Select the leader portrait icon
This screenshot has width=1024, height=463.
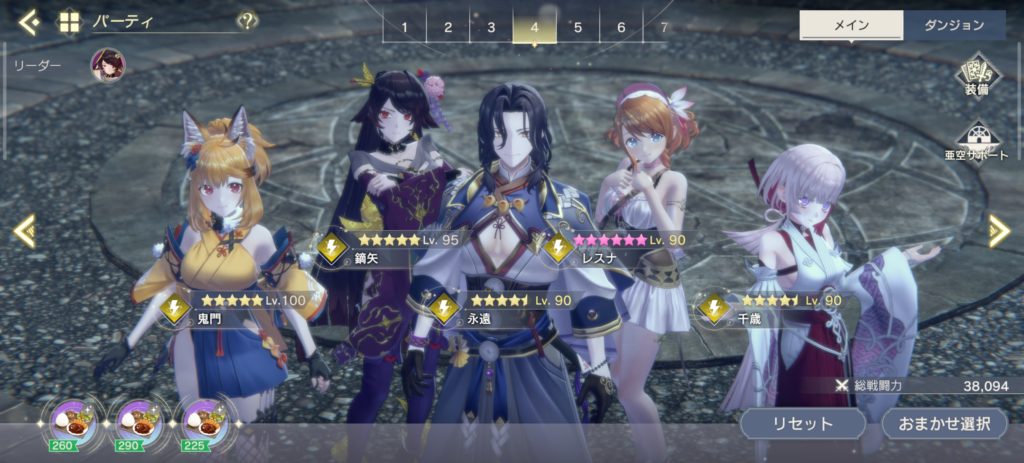pyautogui.click(x=107, y=65)
